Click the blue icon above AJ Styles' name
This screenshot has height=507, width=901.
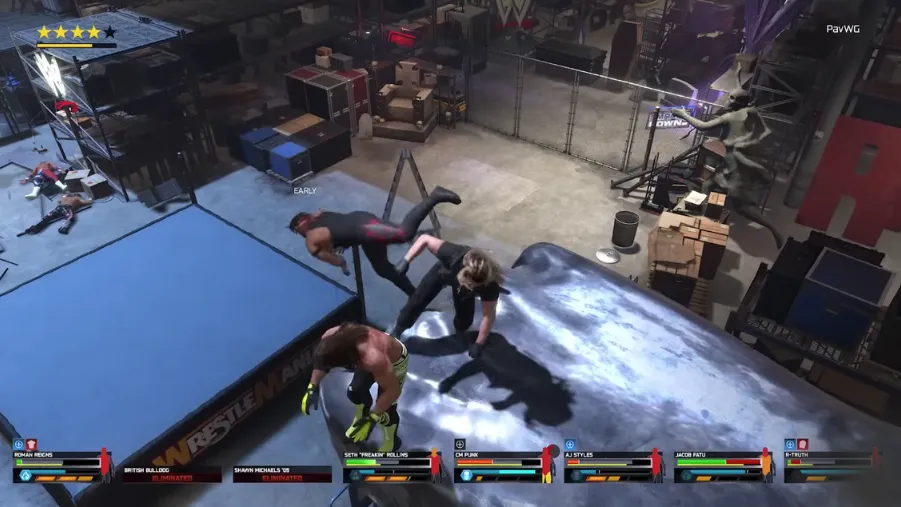(x=569, y=444)
